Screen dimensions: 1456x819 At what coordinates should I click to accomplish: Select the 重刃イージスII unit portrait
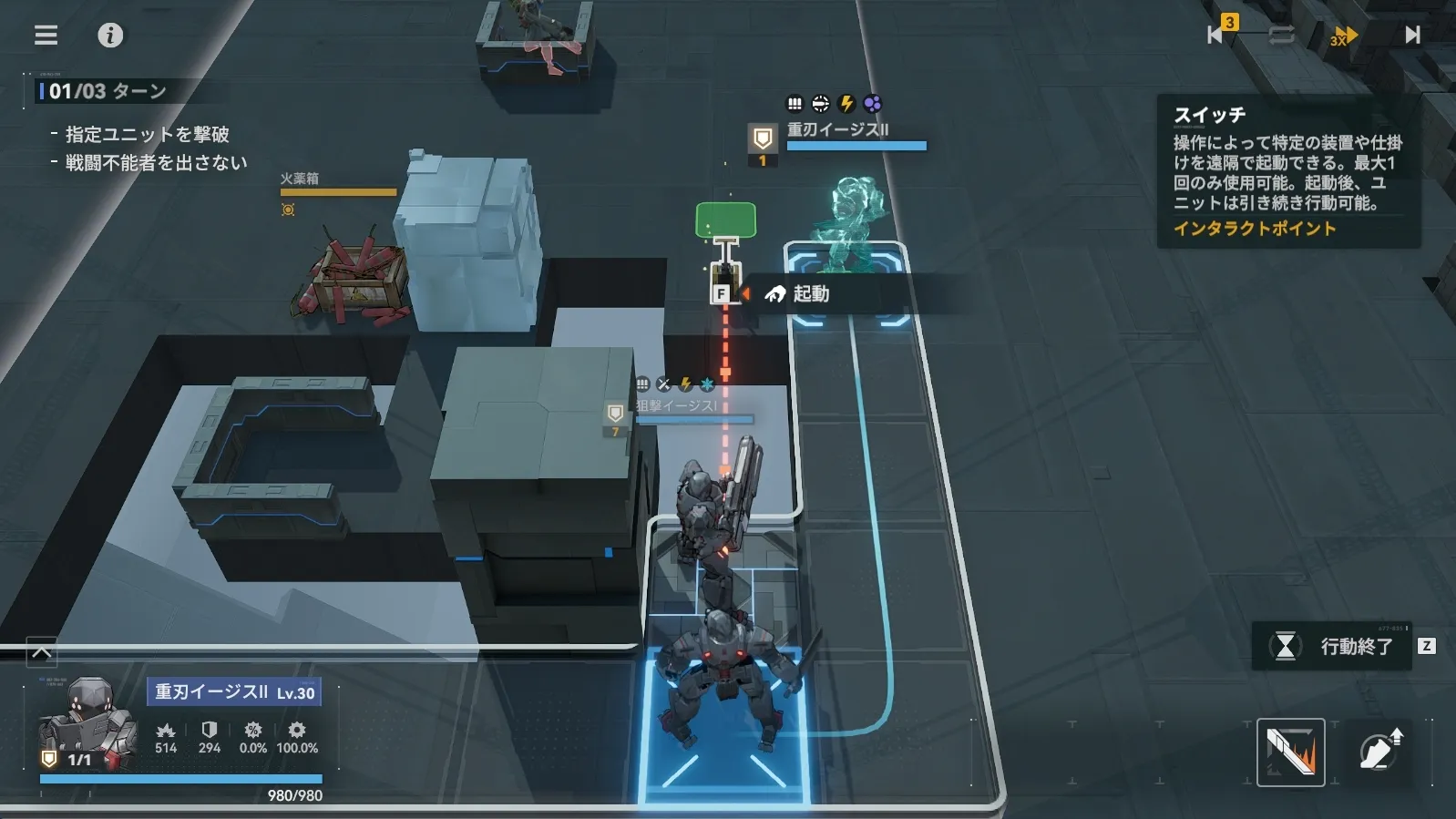point(88,725)
